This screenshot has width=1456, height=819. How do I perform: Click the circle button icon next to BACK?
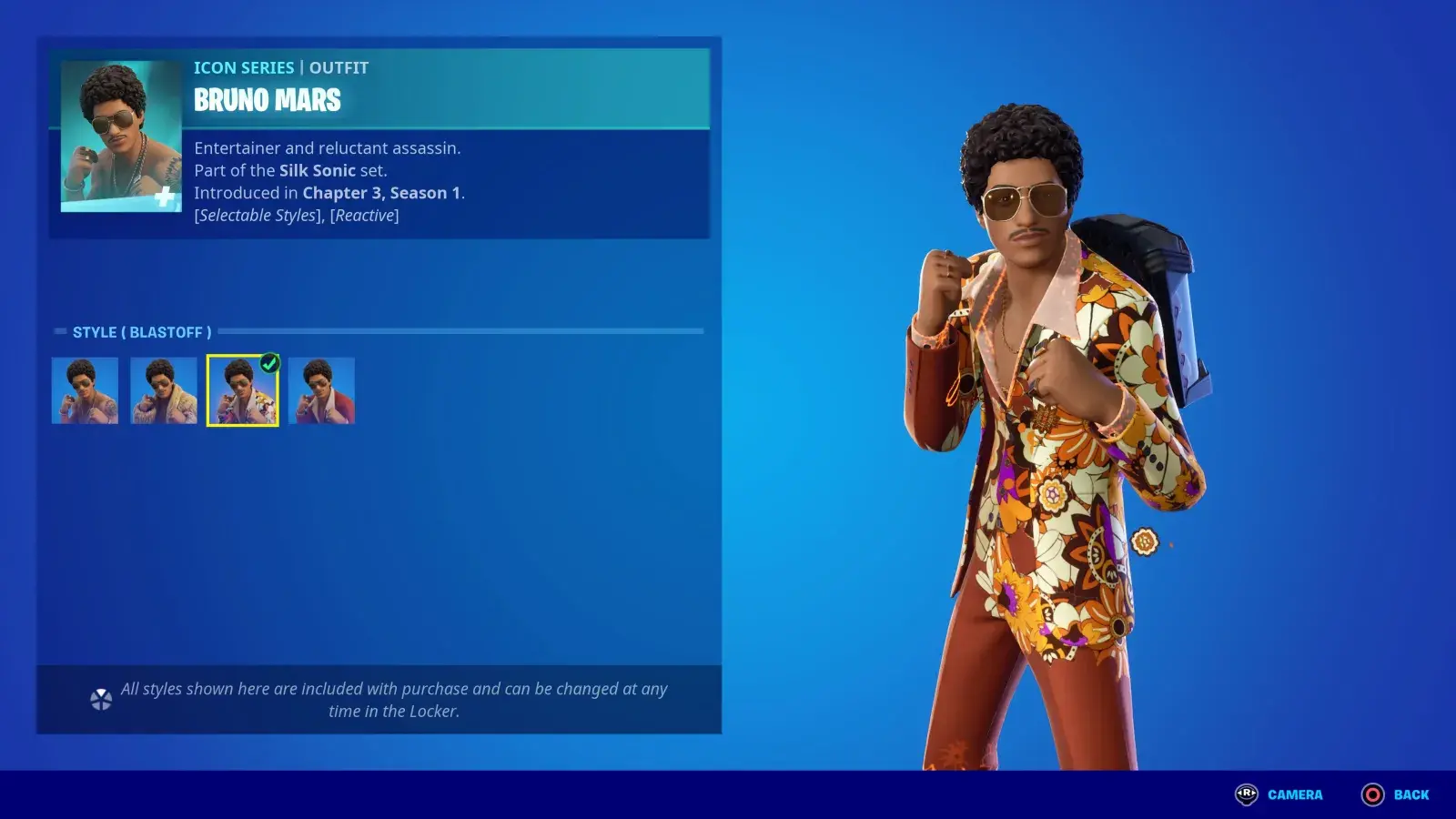point(1372,794)
